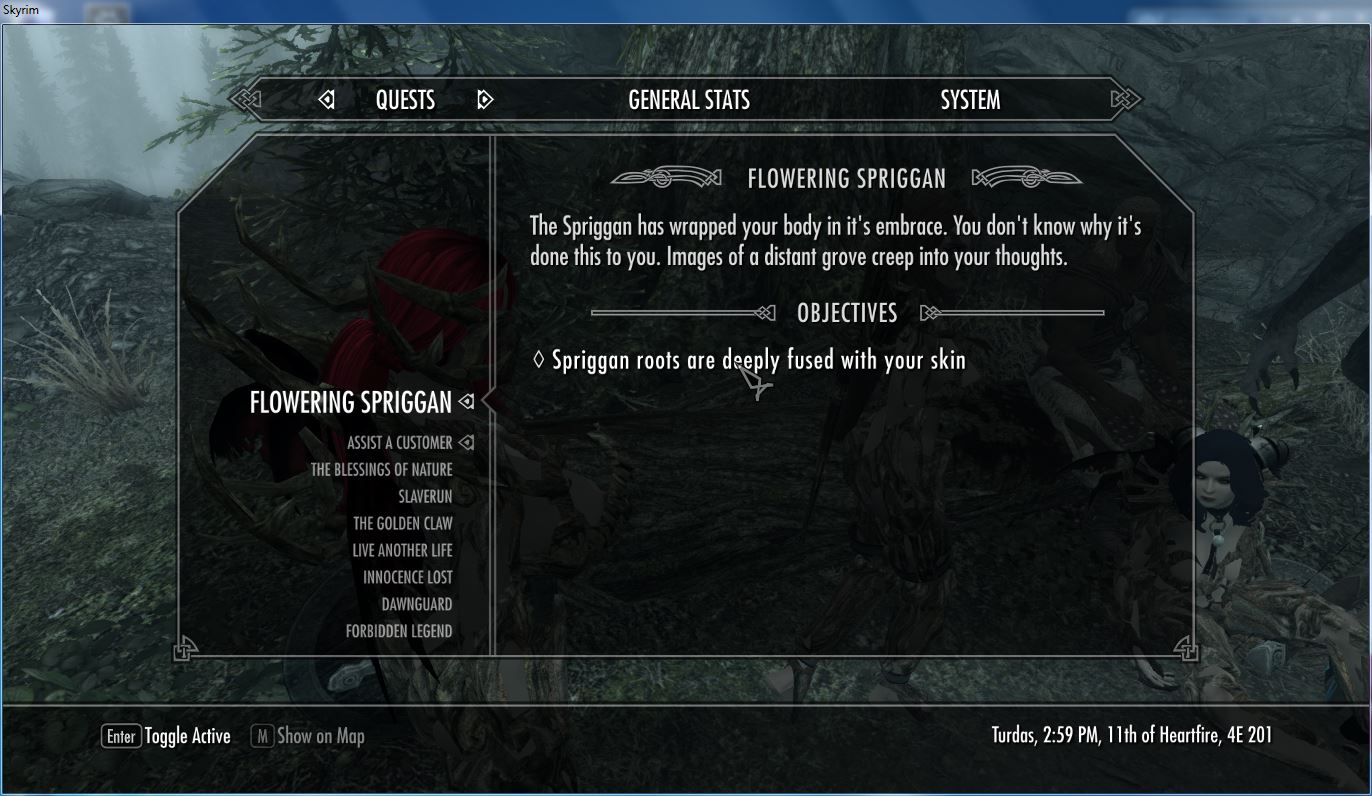Toggle Active for the selected quest

166,737
